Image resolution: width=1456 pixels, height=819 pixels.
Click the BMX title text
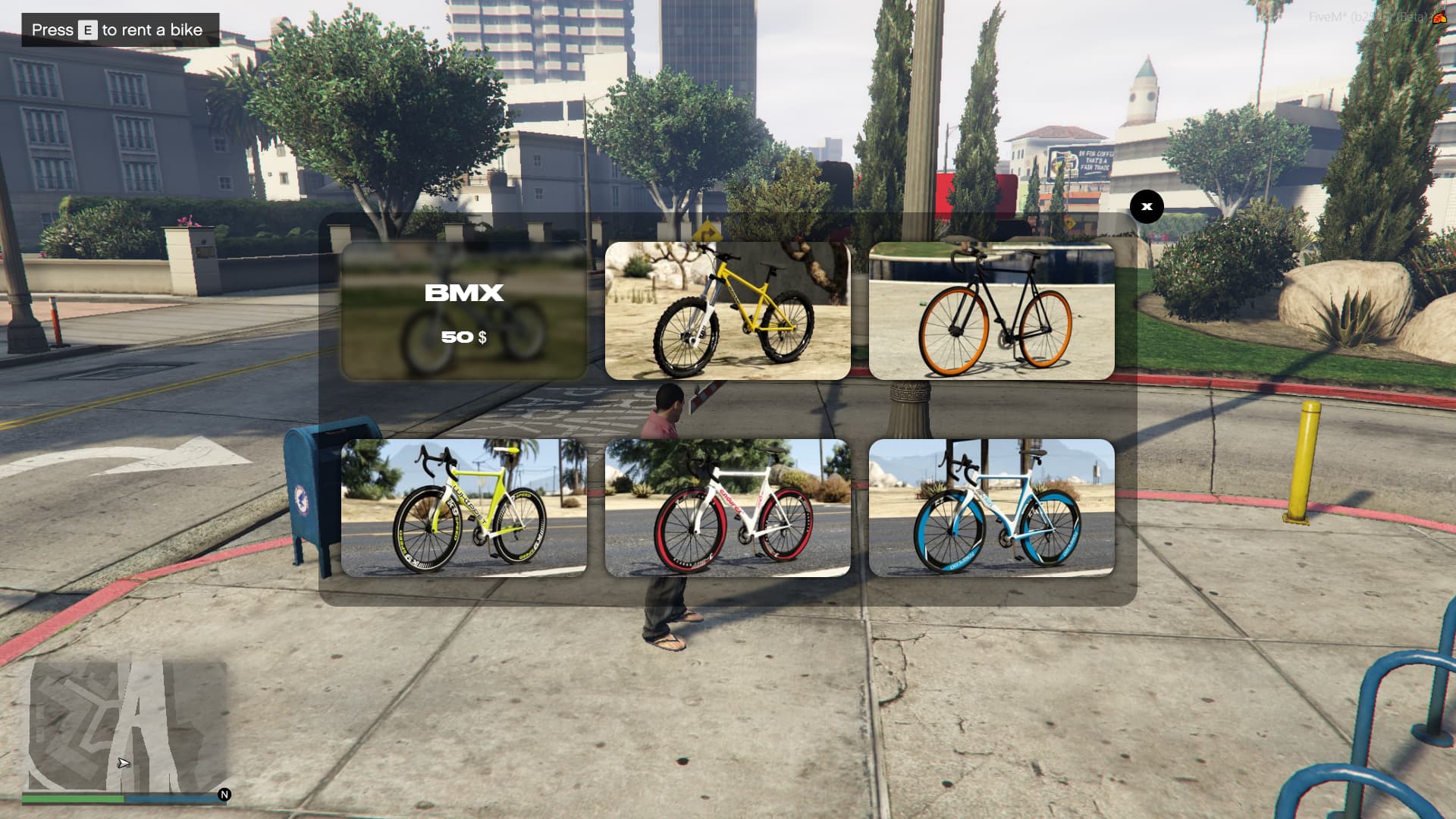pyautogui.click(x=463, y=293)
